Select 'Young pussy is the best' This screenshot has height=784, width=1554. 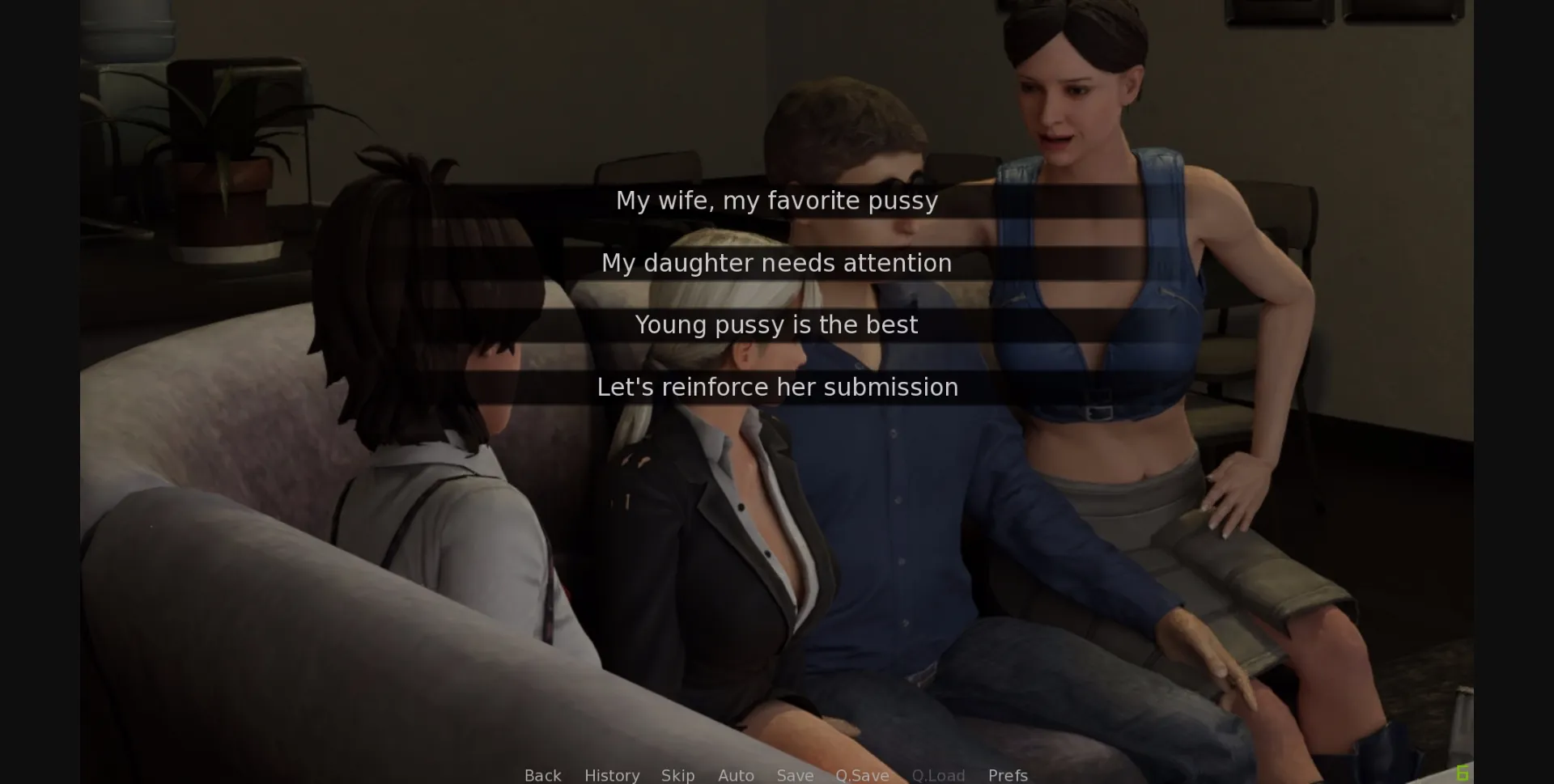click(x=776, y=324)
